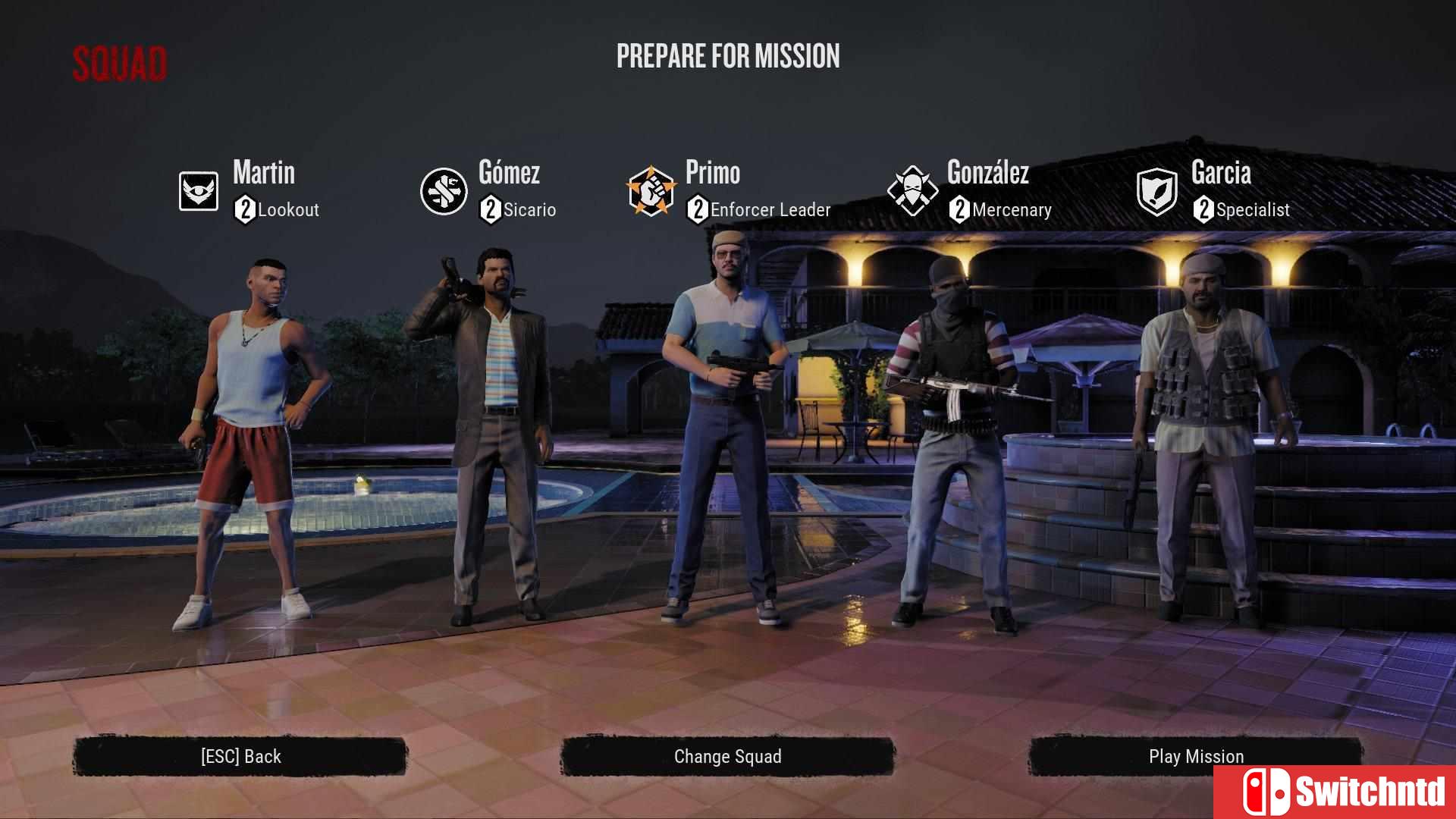The image size is (1456, 819).
Task: Click the Sicario crossed-guns icon for Gómez
Action: click(x=444, y=191)
